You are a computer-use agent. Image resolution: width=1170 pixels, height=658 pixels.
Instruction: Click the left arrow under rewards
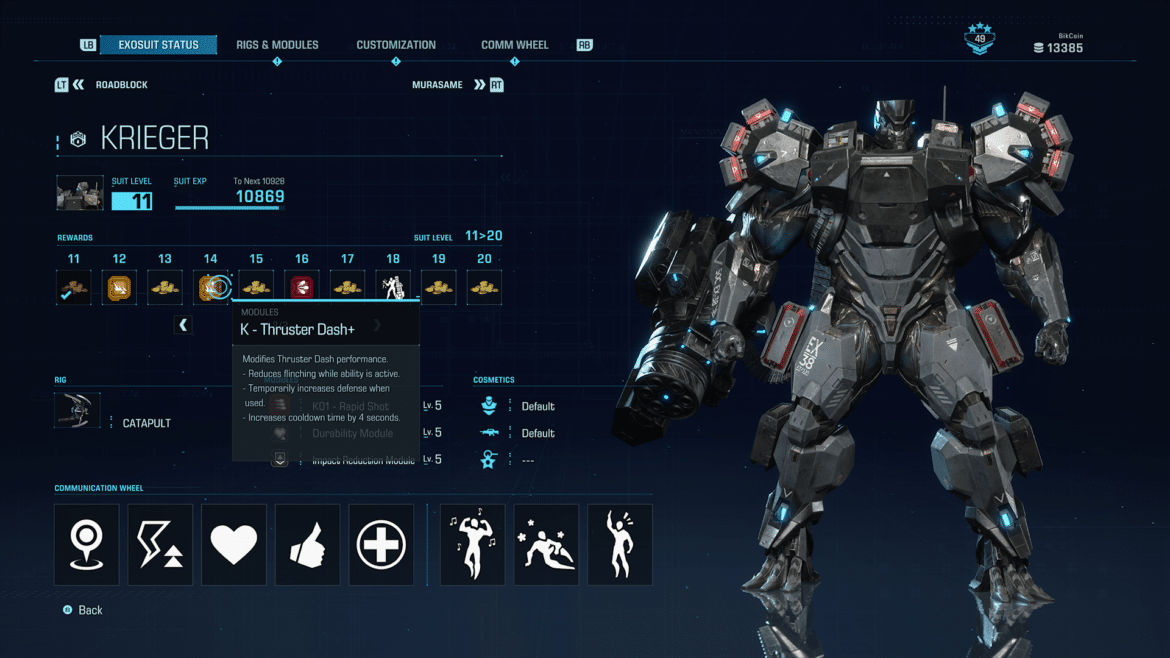click(183, 325)
